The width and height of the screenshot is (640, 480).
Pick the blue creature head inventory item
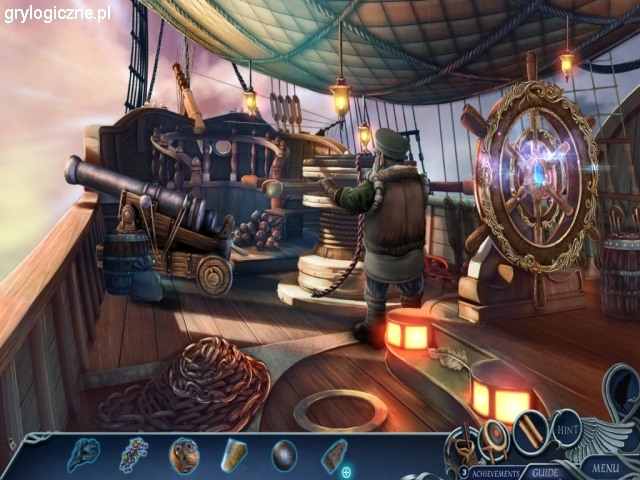click(83, 455)
